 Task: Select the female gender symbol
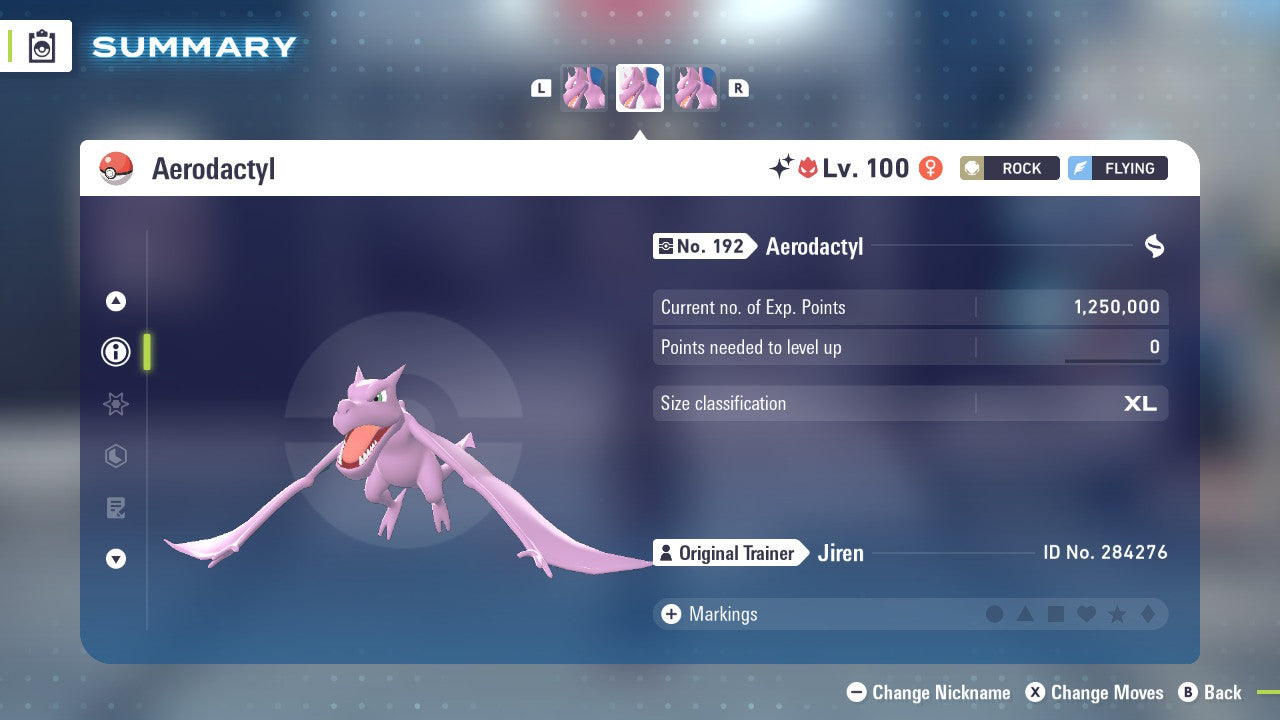tap(930, 168)
